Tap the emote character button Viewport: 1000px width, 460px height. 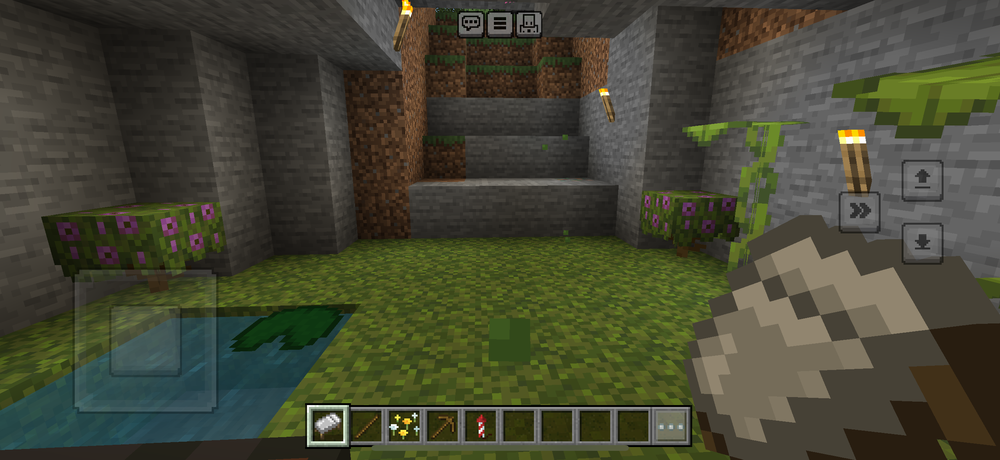[529, 24]
